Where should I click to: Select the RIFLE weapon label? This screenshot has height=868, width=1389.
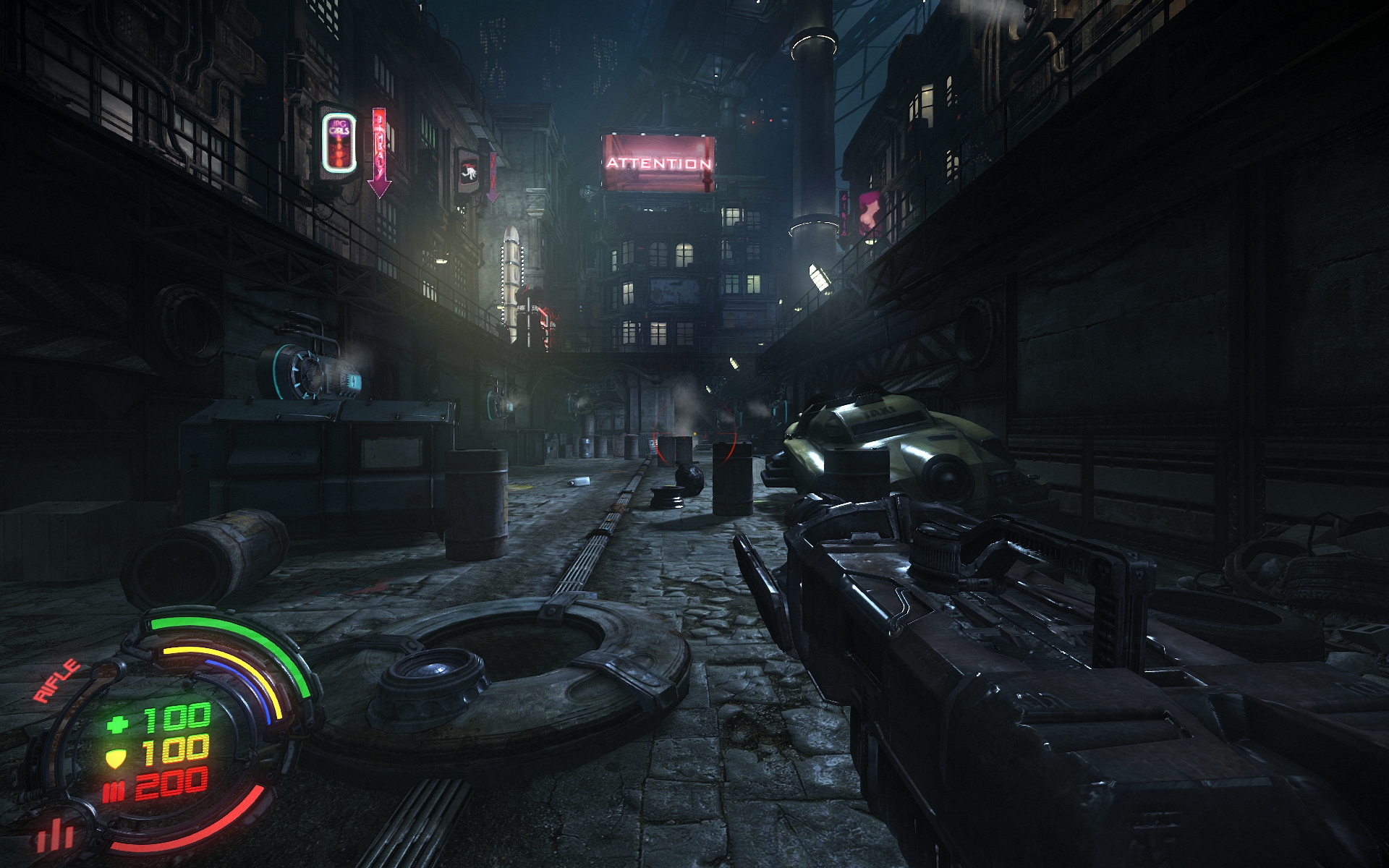pyautogui.click(x=57, y=681)
